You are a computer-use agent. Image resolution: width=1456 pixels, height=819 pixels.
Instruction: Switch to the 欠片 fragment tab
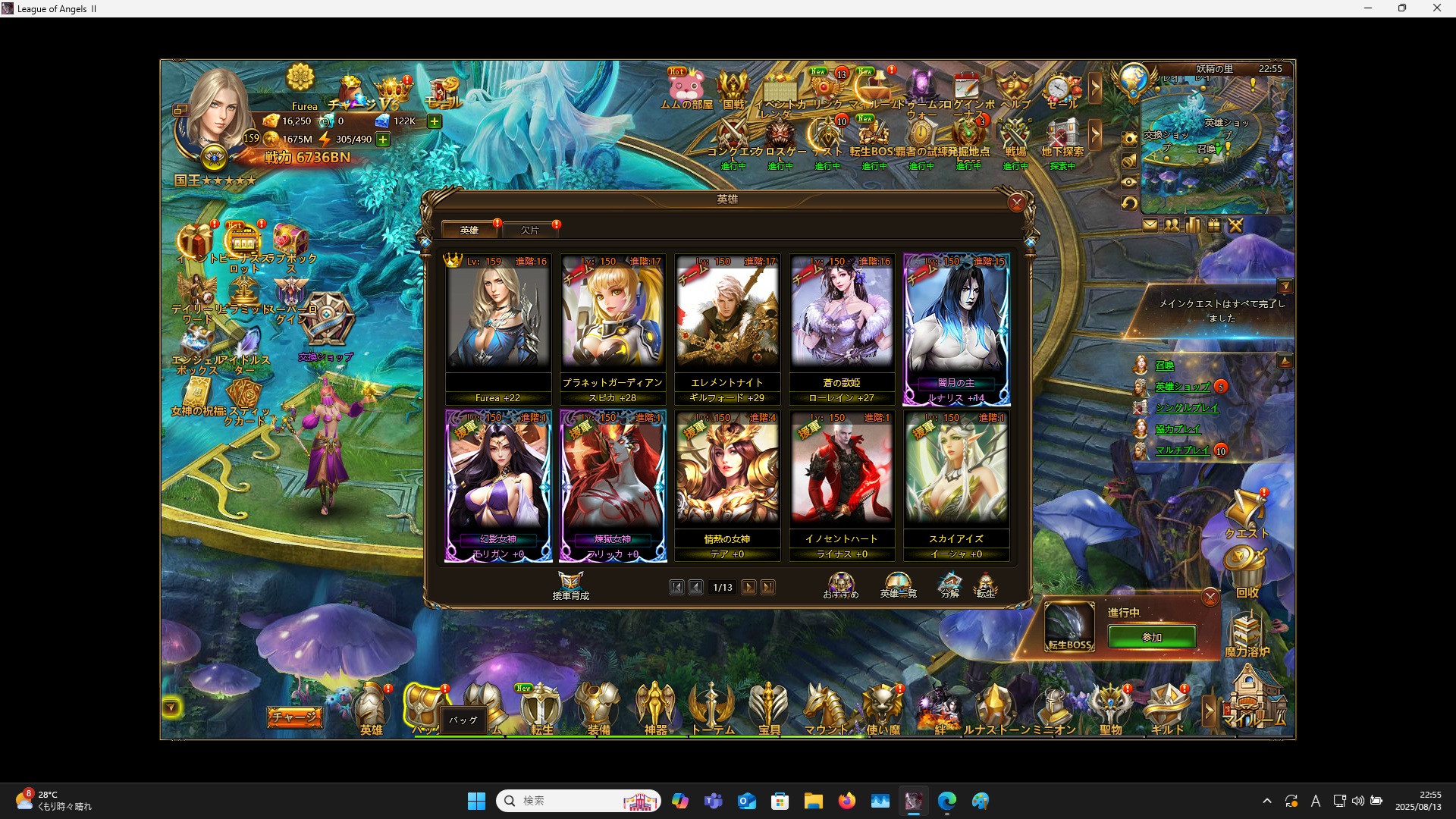coord(531,229)
